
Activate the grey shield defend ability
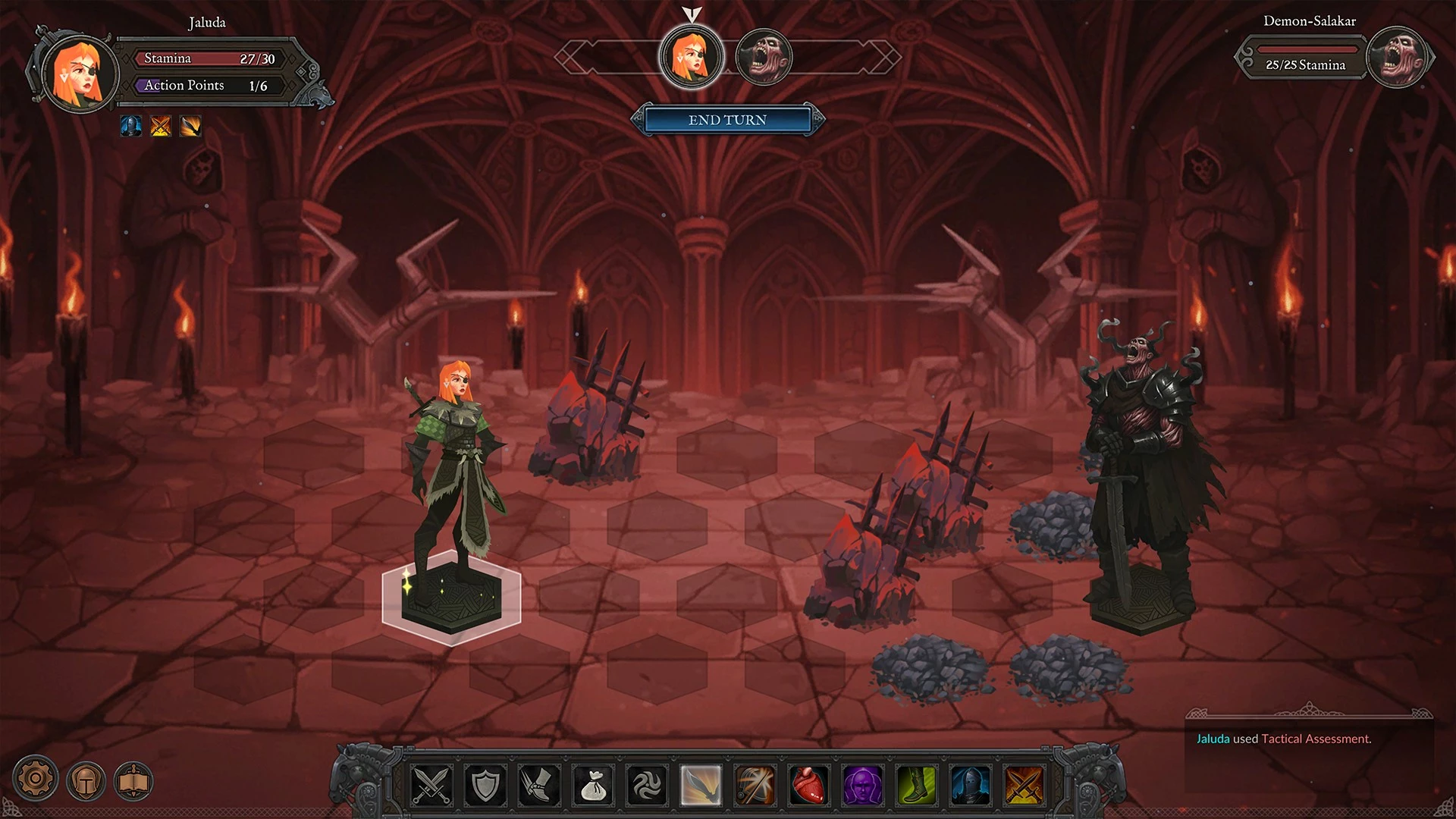[x=485, y=785]
